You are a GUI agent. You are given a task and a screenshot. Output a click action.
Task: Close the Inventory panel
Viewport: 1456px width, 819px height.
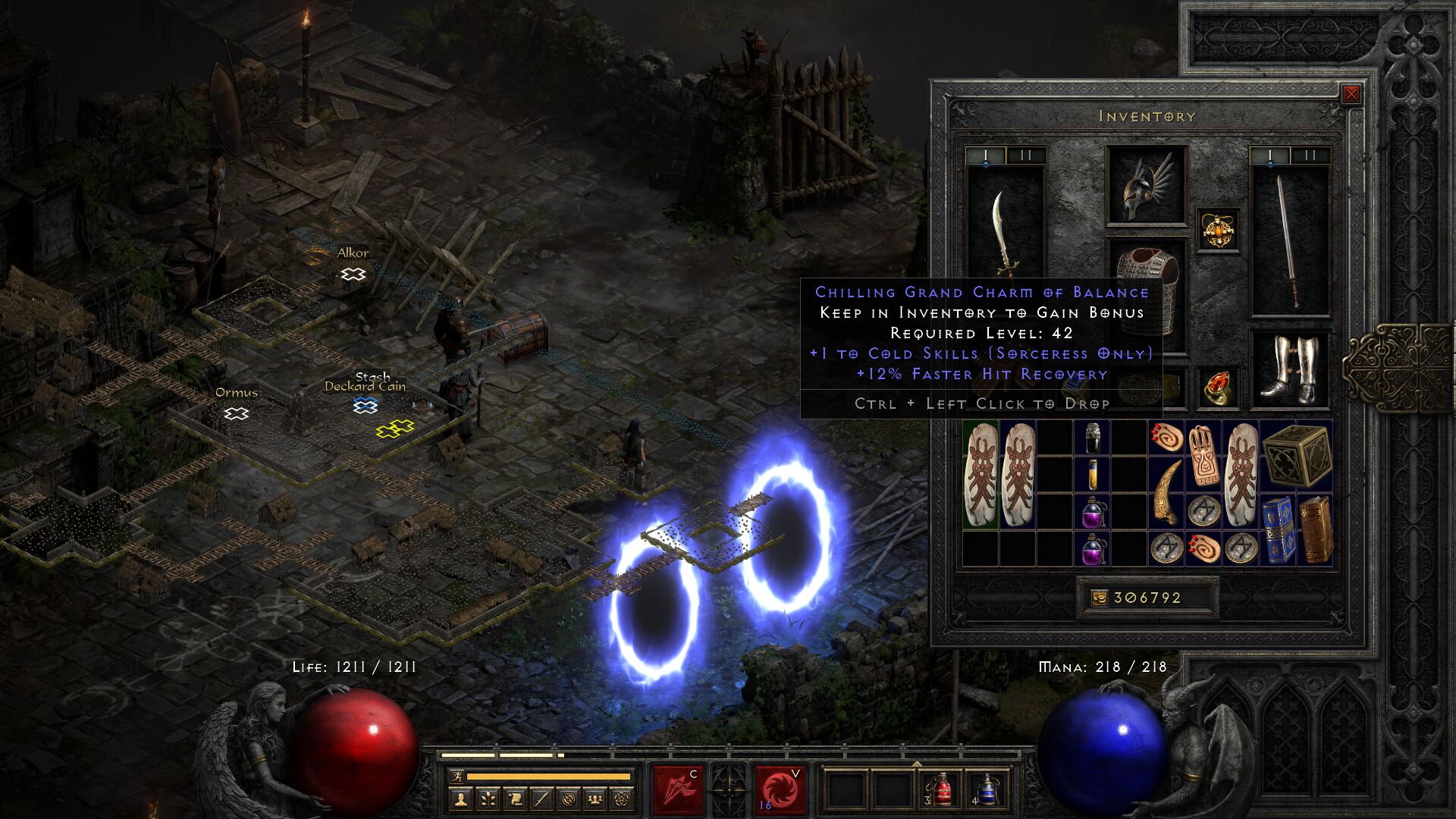click(1351, 94)
